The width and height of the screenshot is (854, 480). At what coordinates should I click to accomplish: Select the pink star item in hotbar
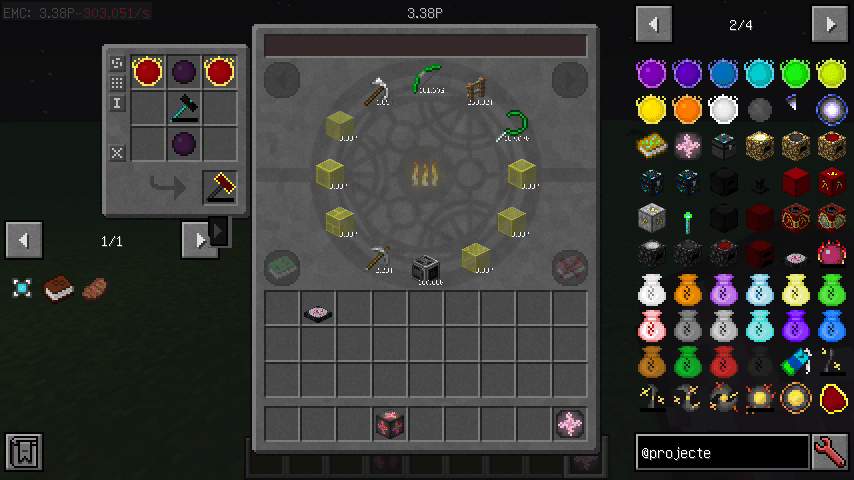pyautogui.click(x=570, y=424)
